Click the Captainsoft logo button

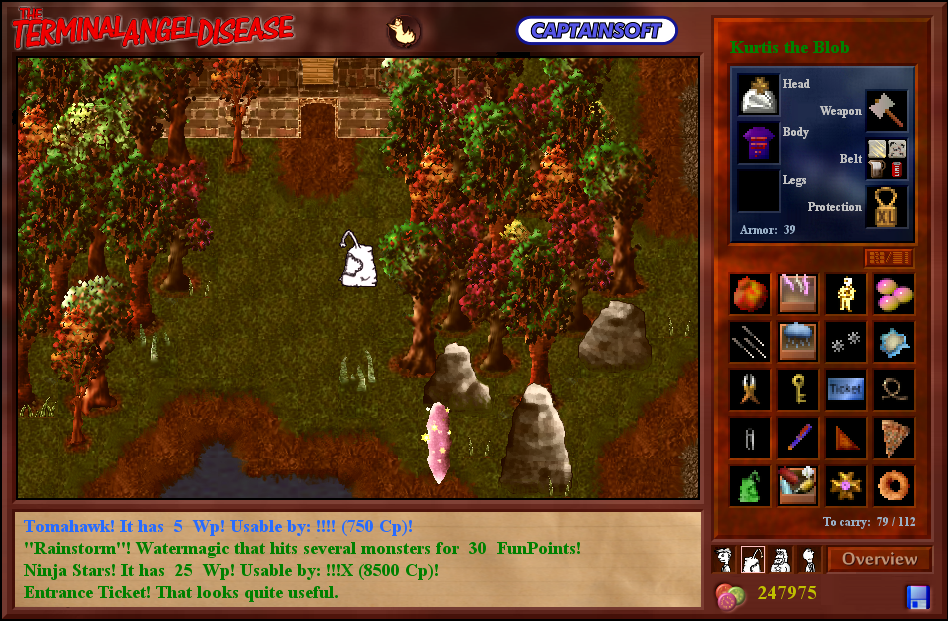click(596, 30)
